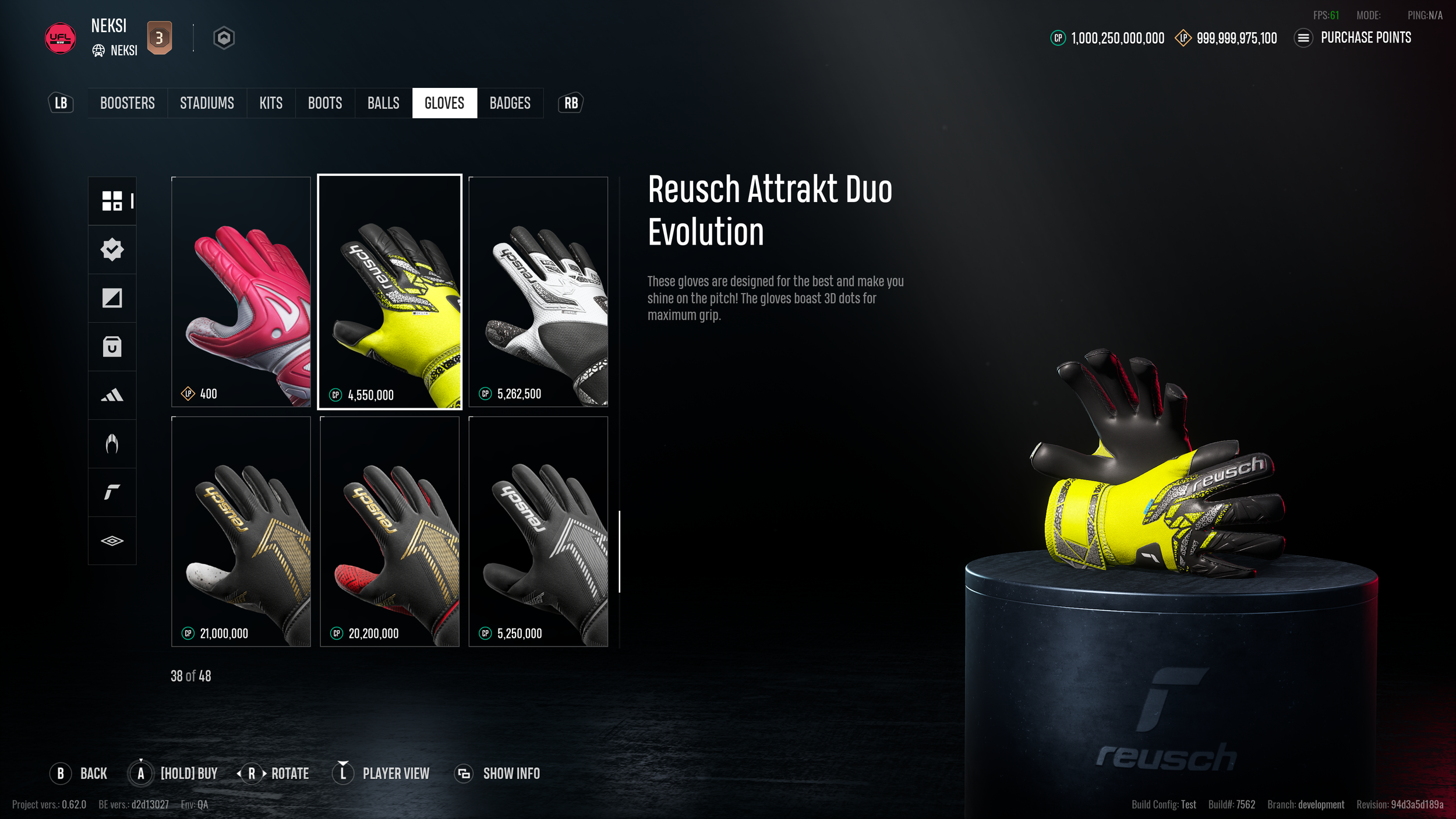Filter gloves by Reusch brand logo
The width and height of the screenshot is (1456, 819).
112,492
